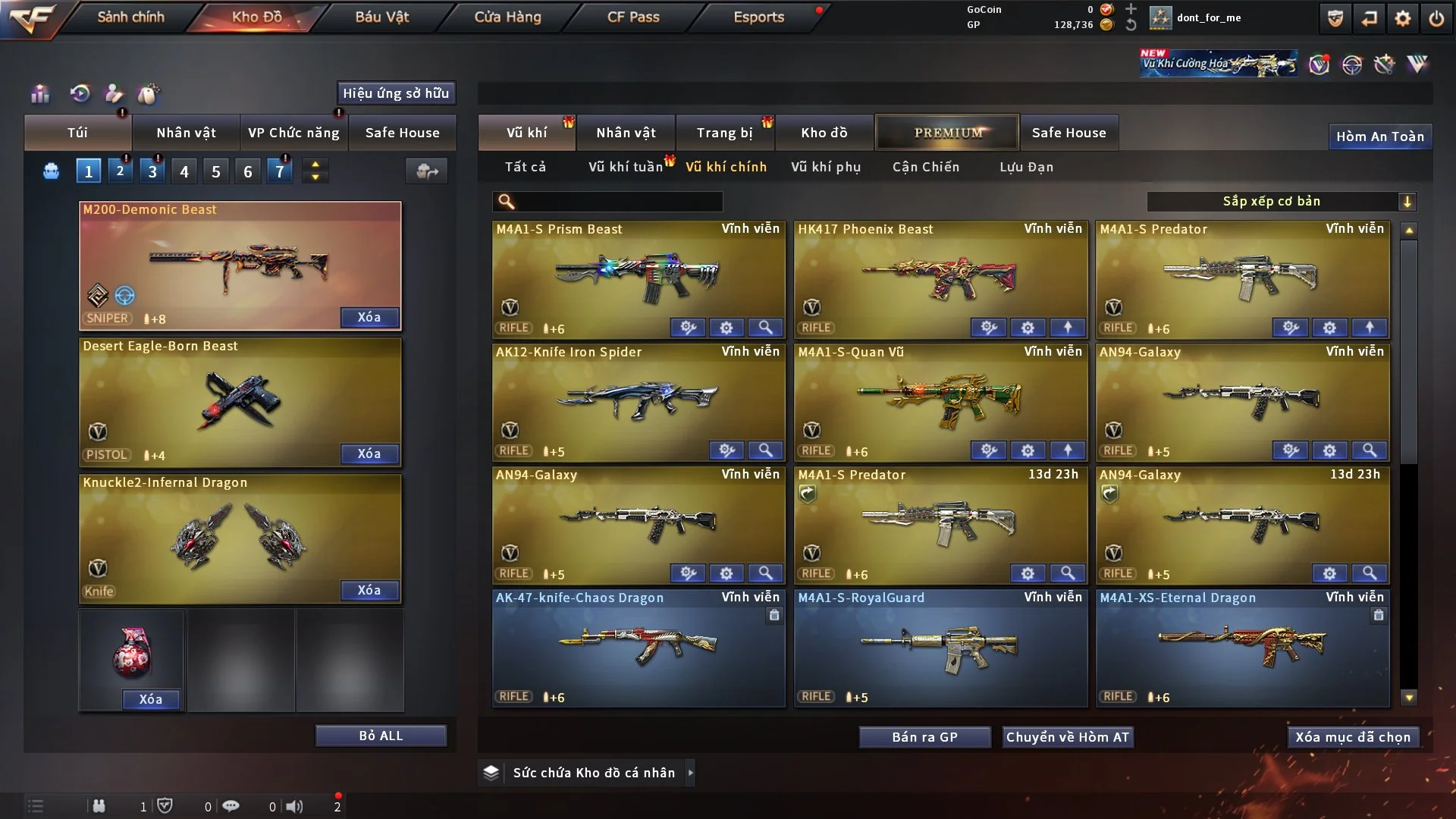Viewport: 1456px width, 819px height.
Task: Type in the weapon search box
Action: point(618,202)
